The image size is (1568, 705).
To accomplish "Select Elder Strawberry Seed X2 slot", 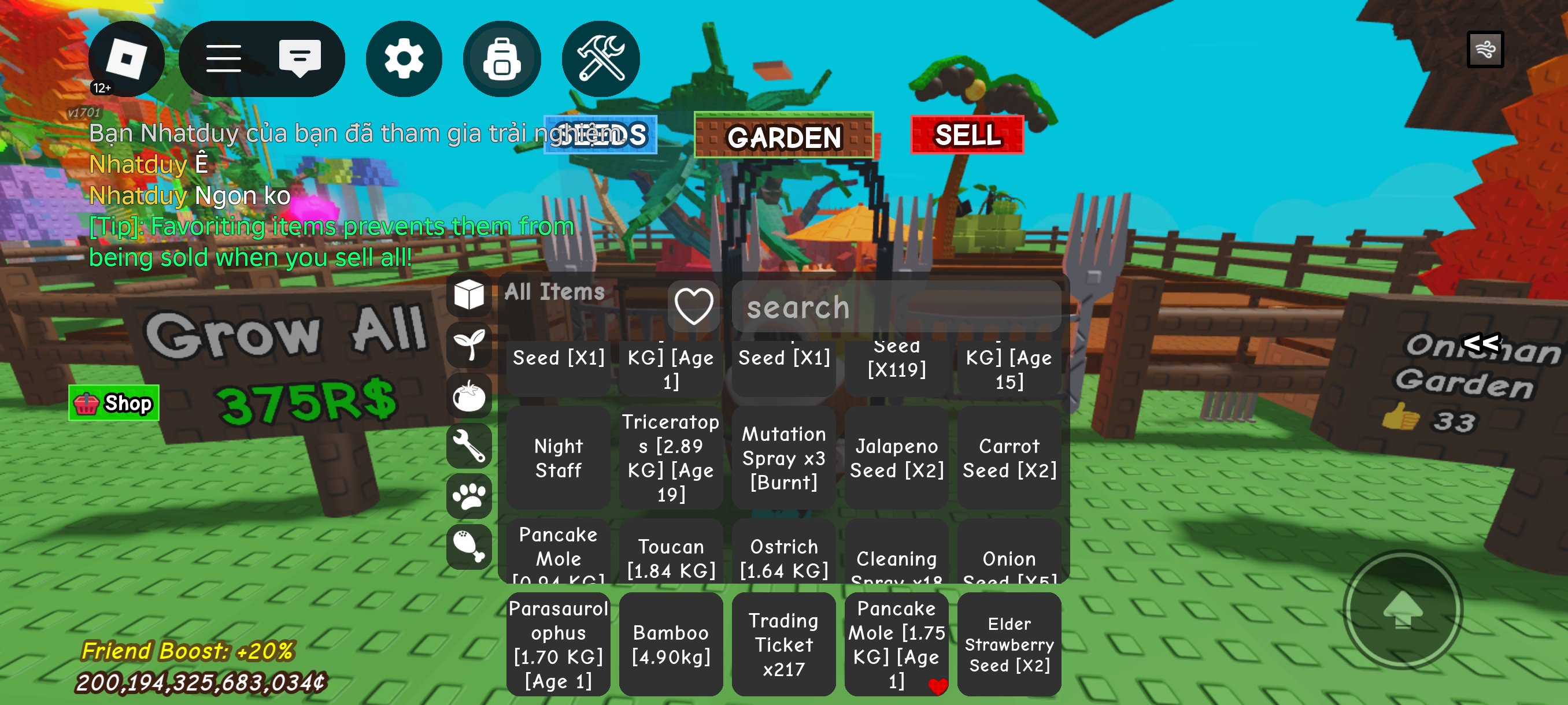I will pos(1008,644).
